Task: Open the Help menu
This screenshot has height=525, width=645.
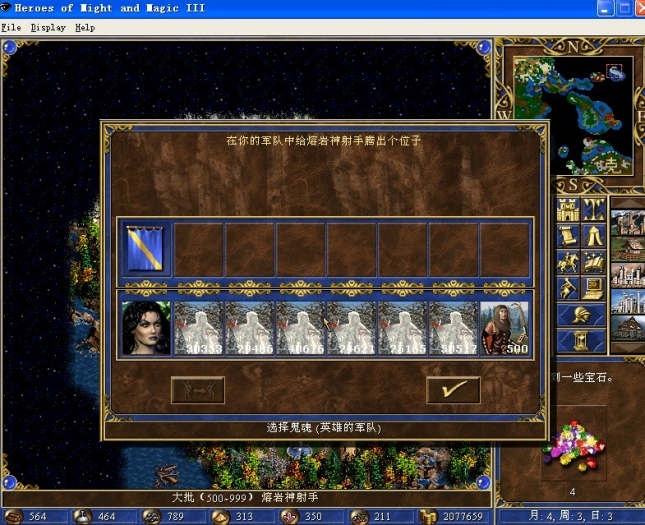Action: (85, 28)
